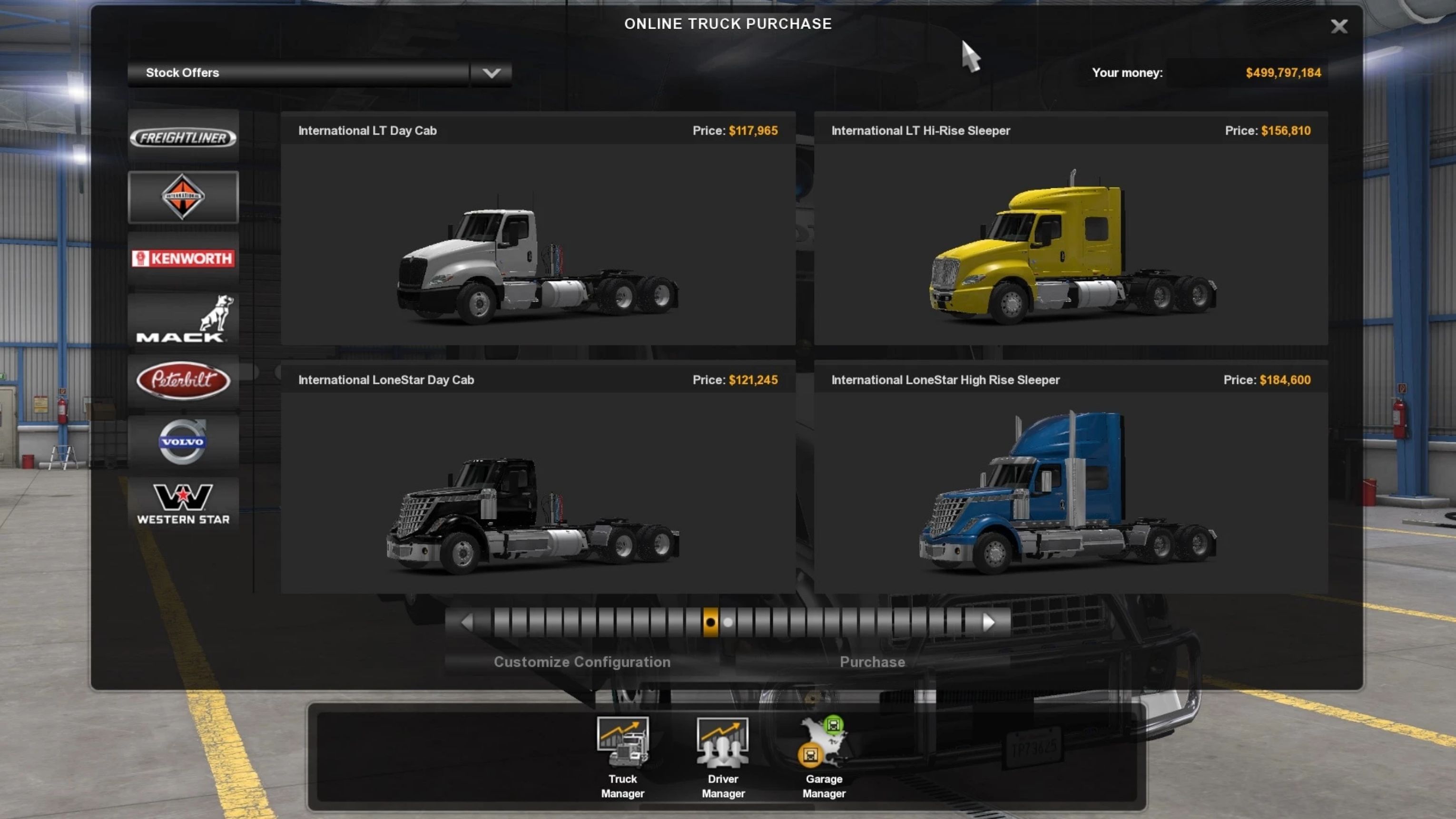This screenshot has height=819, width=1456.
Task: Choose the yellow LT Hi-Rise Sleeper truck
Action: coord(1071,243)
